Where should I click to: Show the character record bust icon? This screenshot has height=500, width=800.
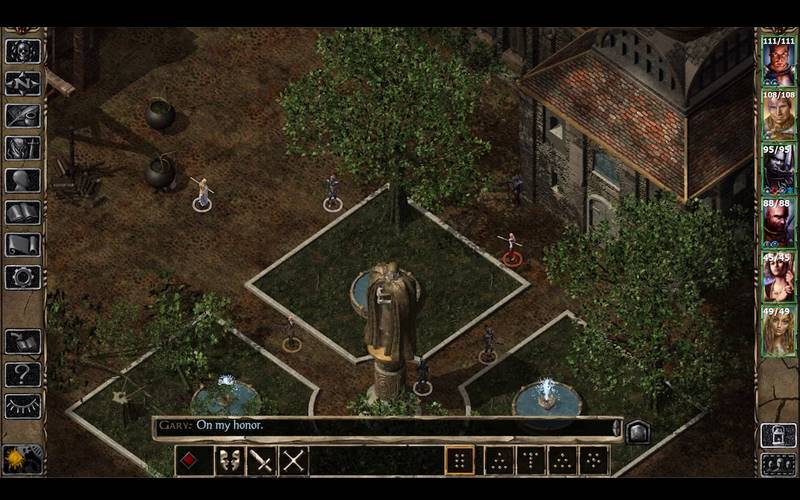[22, 181]
